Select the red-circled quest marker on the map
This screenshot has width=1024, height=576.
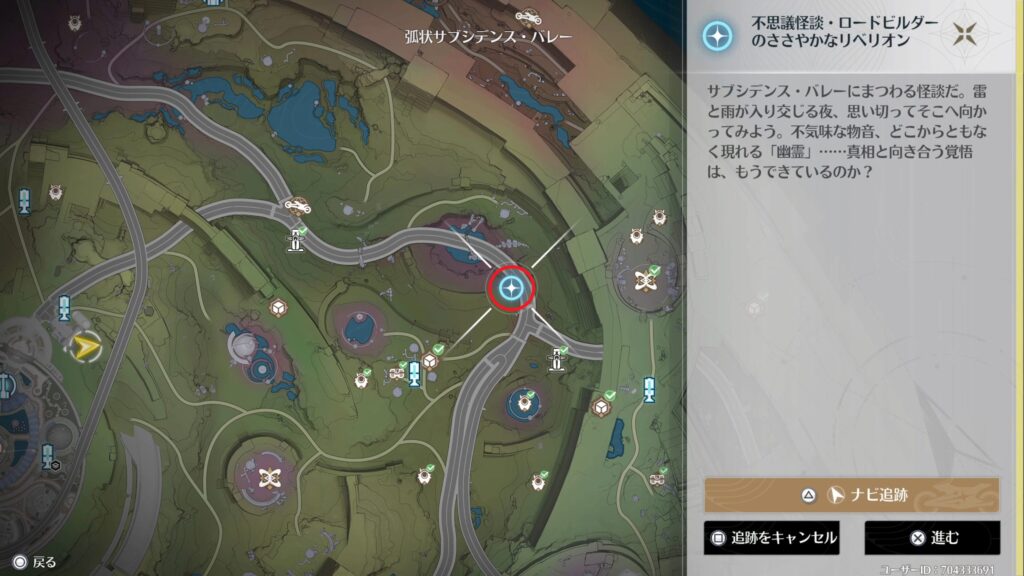(x=511, y=289)
